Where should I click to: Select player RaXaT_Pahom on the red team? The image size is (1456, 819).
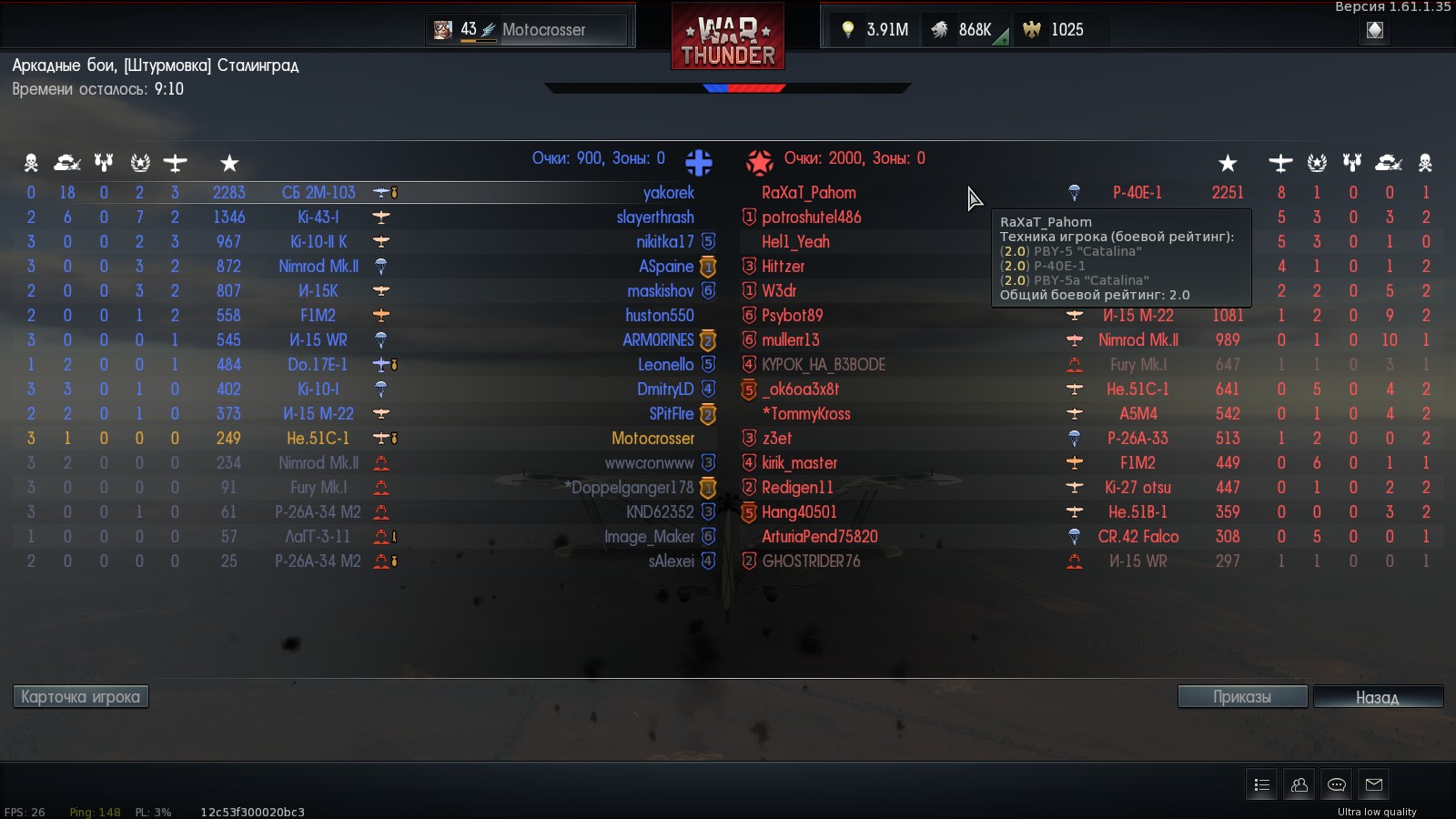coord(808,193)
